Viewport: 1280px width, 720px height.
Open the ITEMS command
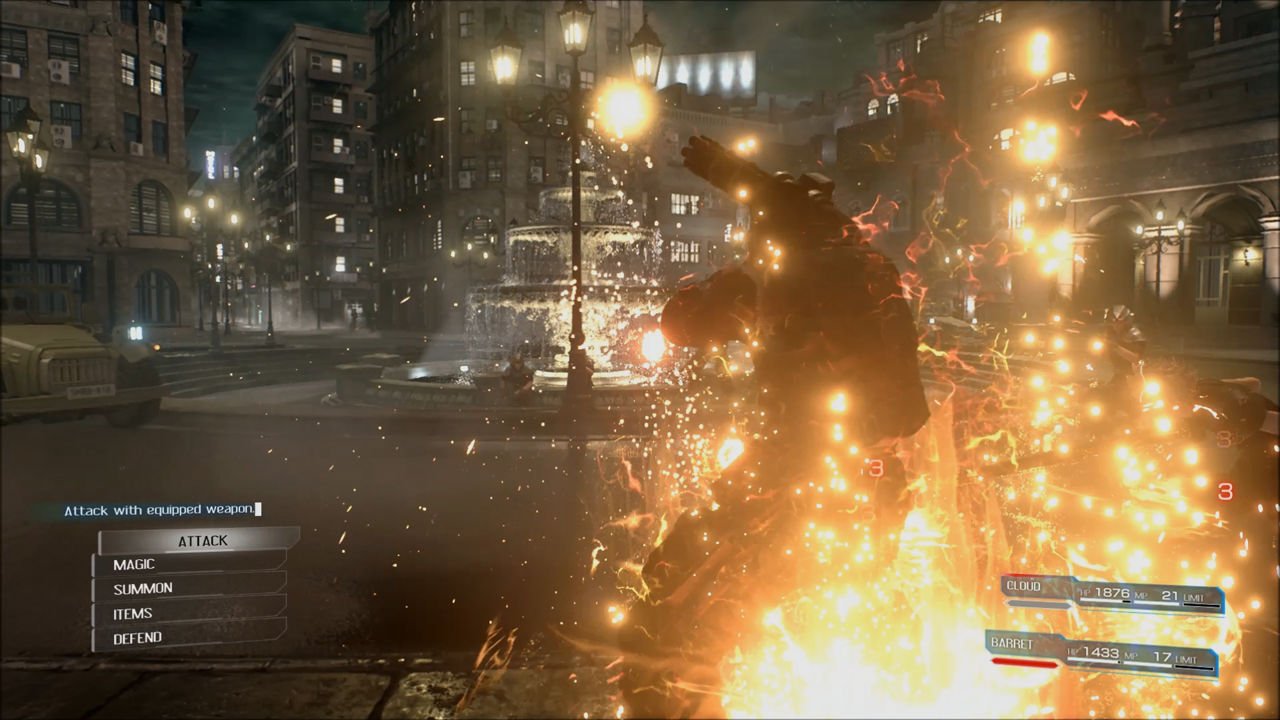pyautogui.click(x=131, y=613)
